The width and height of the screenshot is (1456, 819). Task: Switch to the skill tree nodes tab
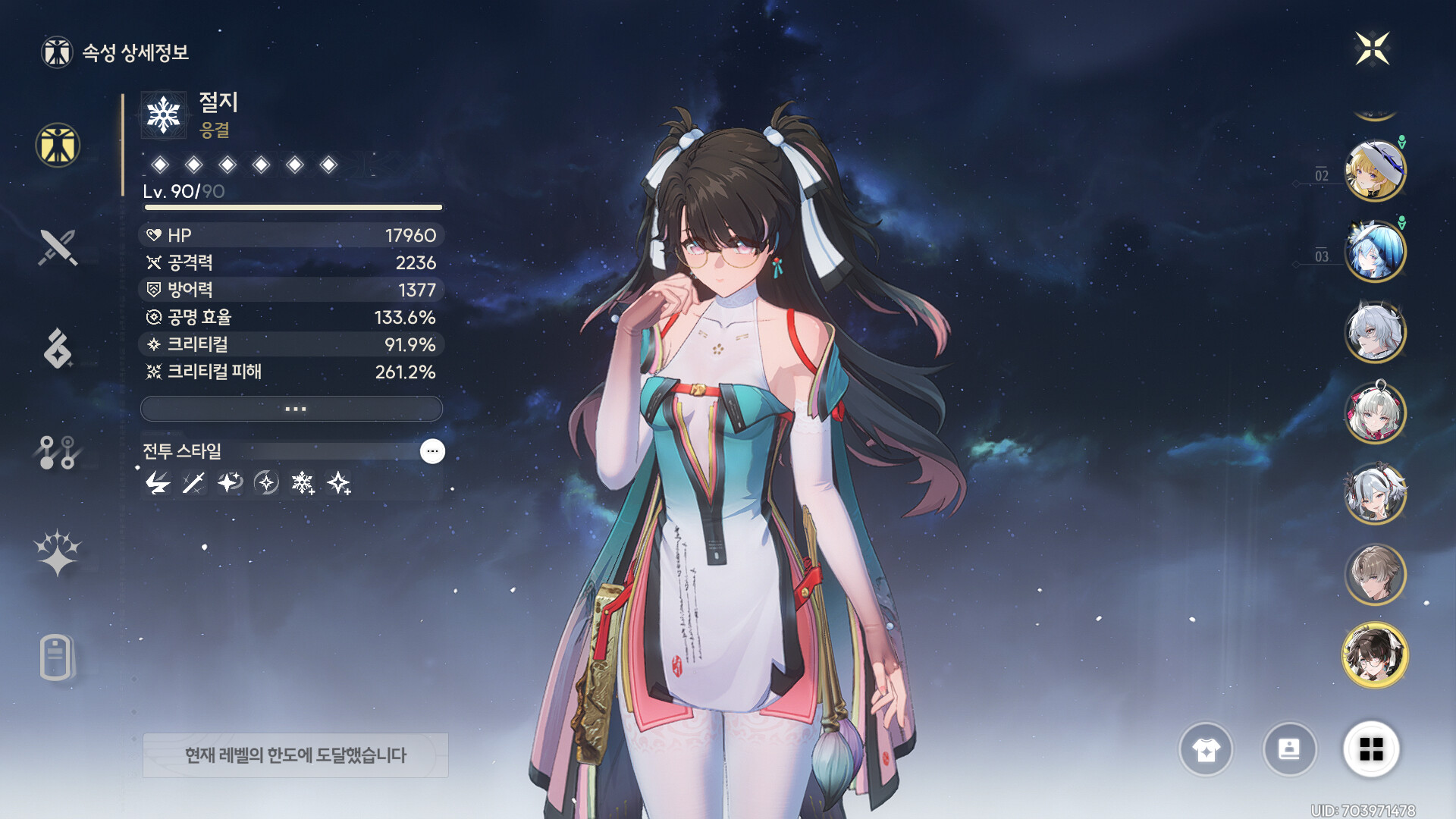(x=58, y=452)
